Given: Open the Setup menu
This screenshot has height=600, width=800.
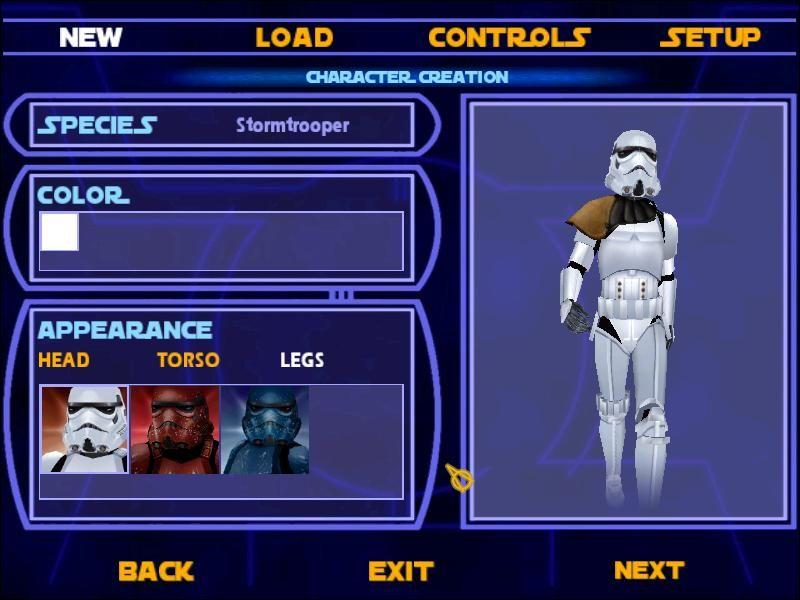Looking at the screenshot, I should click(710, 38).
